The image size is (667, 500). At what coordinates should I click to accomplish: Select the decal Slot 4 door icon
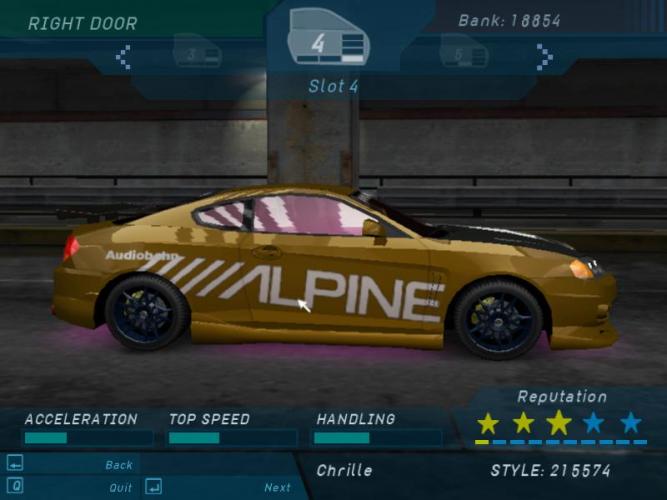tap(329, 42)
